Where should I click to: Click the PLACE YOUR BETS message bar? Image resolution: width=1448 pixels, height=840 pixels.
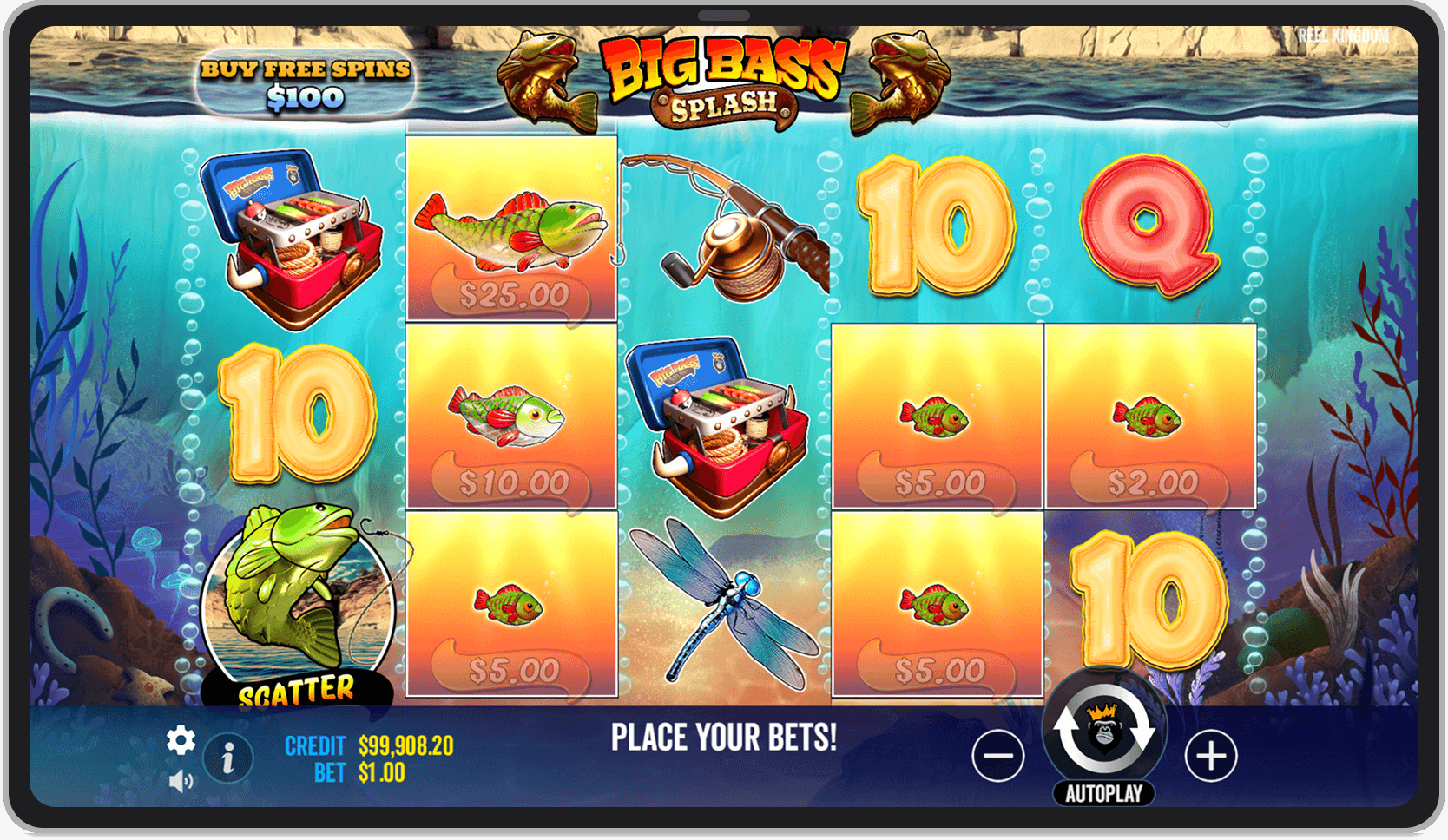724,738
